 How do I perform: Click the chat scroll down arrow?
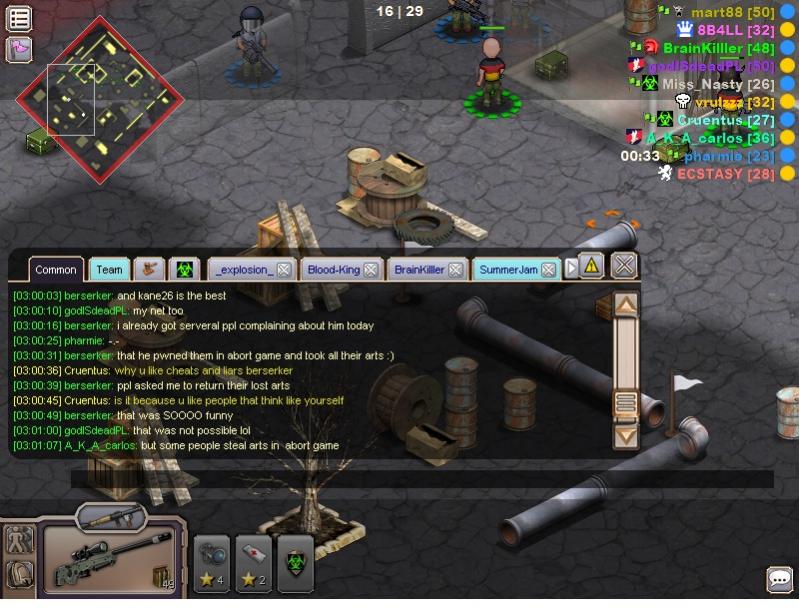point(626,436)
